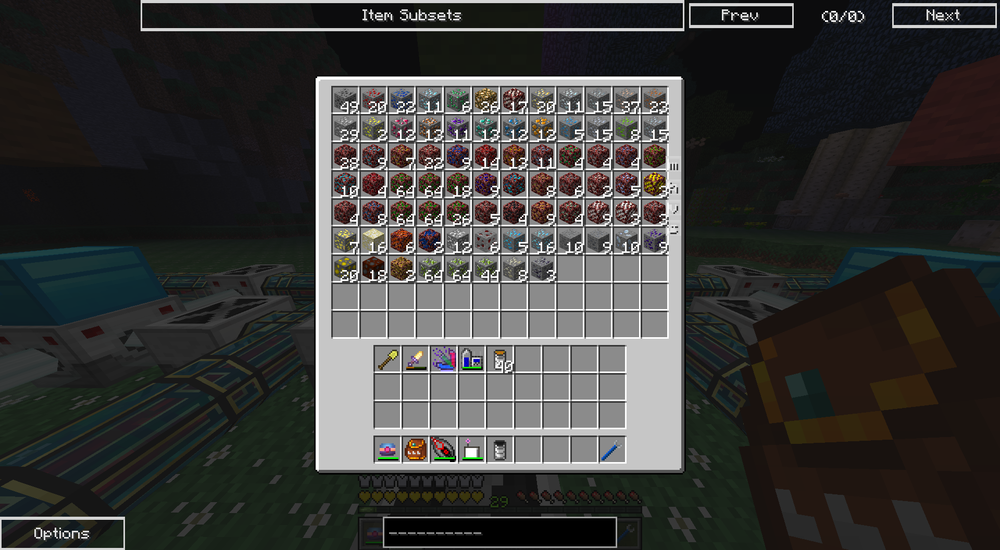Pick the blue tank machine item
The width and height of the screenshot is (1000, 550).
(472, 359)
